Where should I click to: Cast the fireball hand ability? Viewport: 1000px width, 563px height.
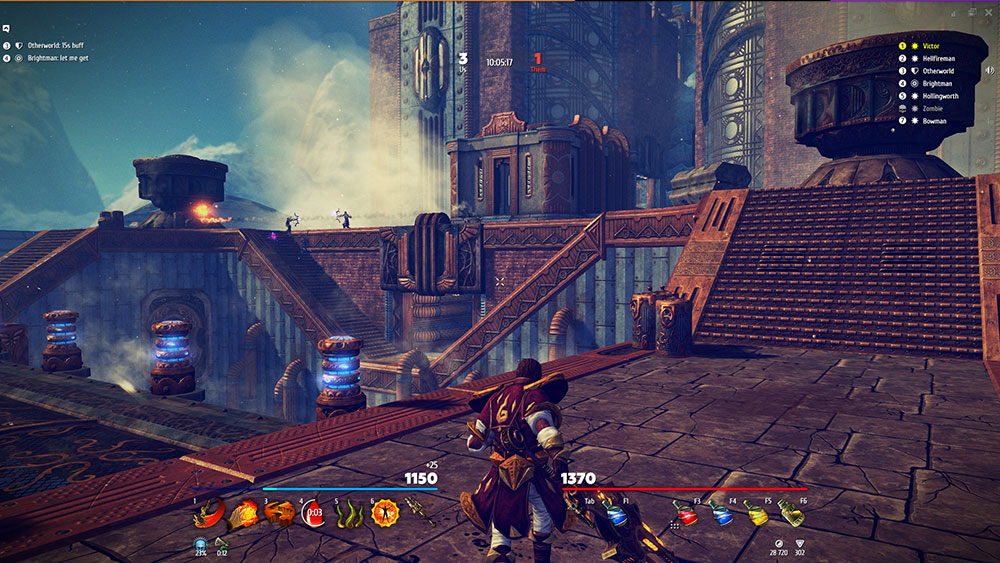(x=243, y=514)
